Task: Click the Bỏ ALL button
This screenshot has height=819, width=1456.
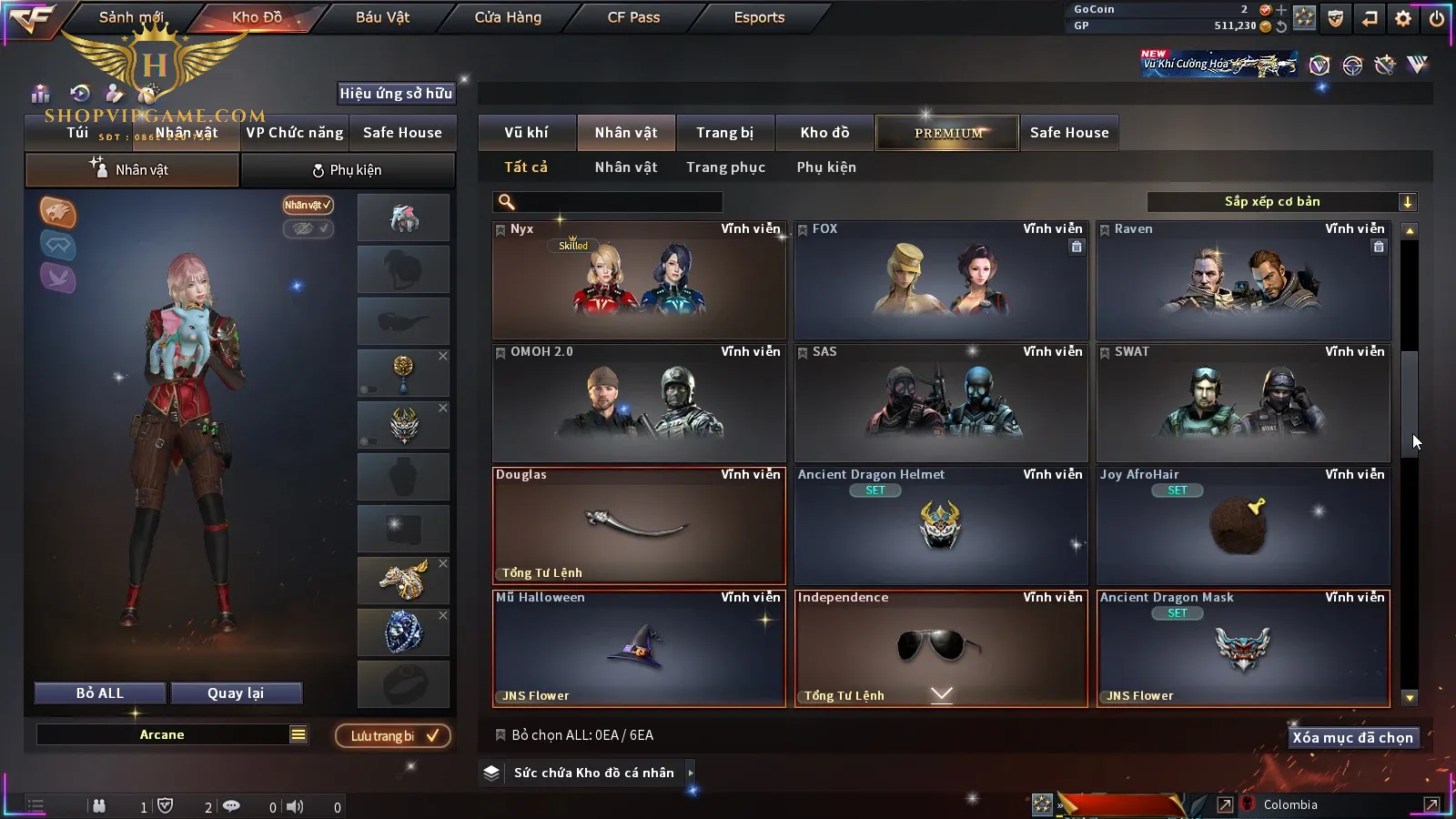Action: point(100,693)
